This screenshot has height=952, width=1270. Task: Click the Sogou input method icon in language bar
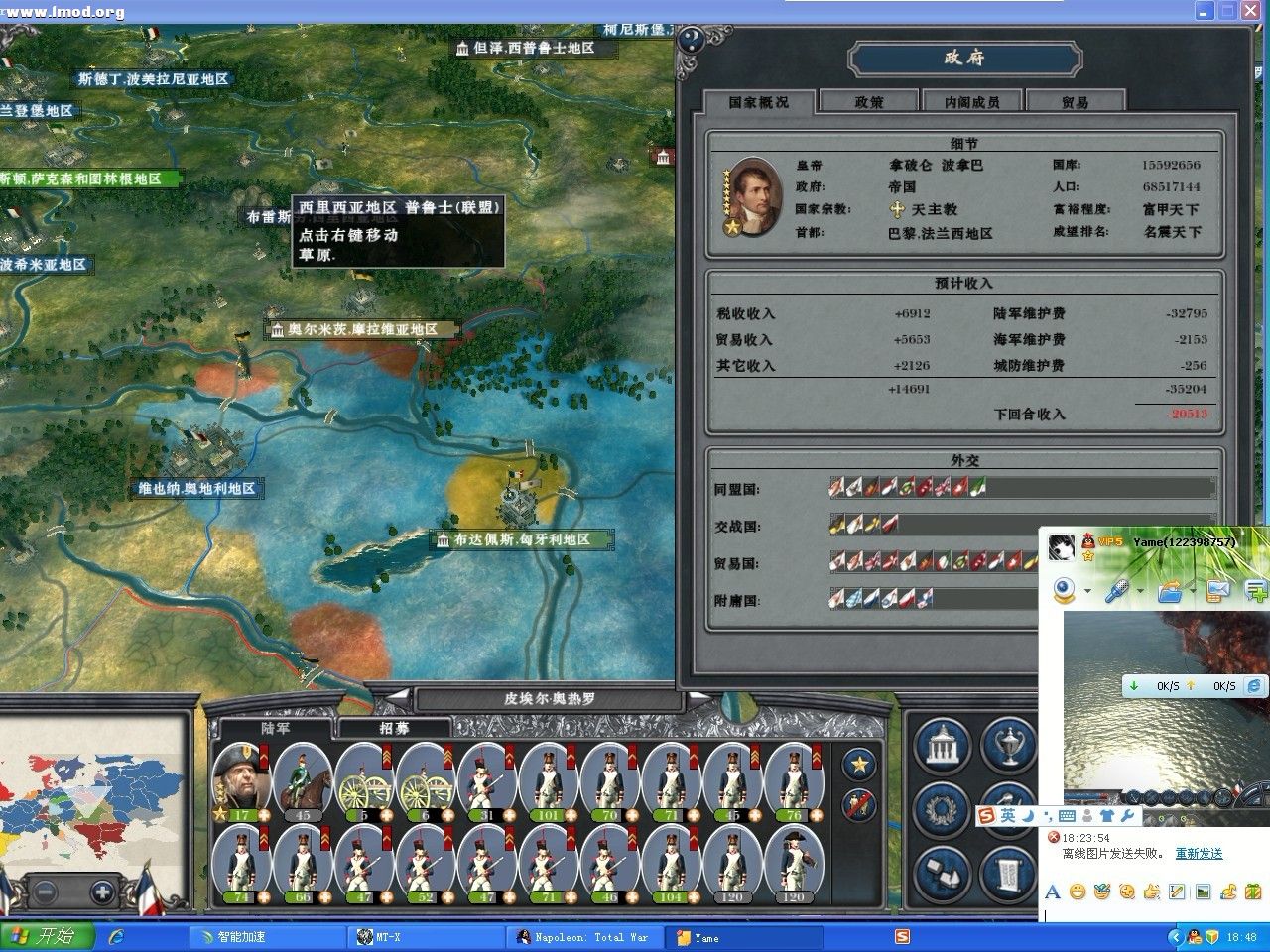(x=985, y=814)
